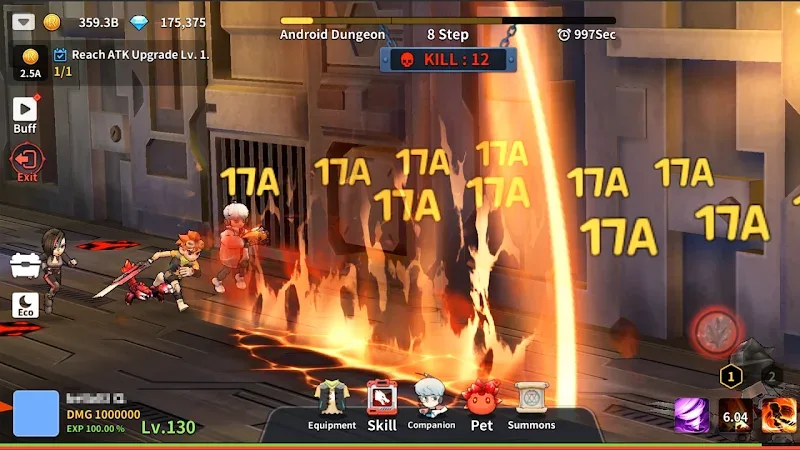
Task: Open the Companion menu
Action: 431,405
